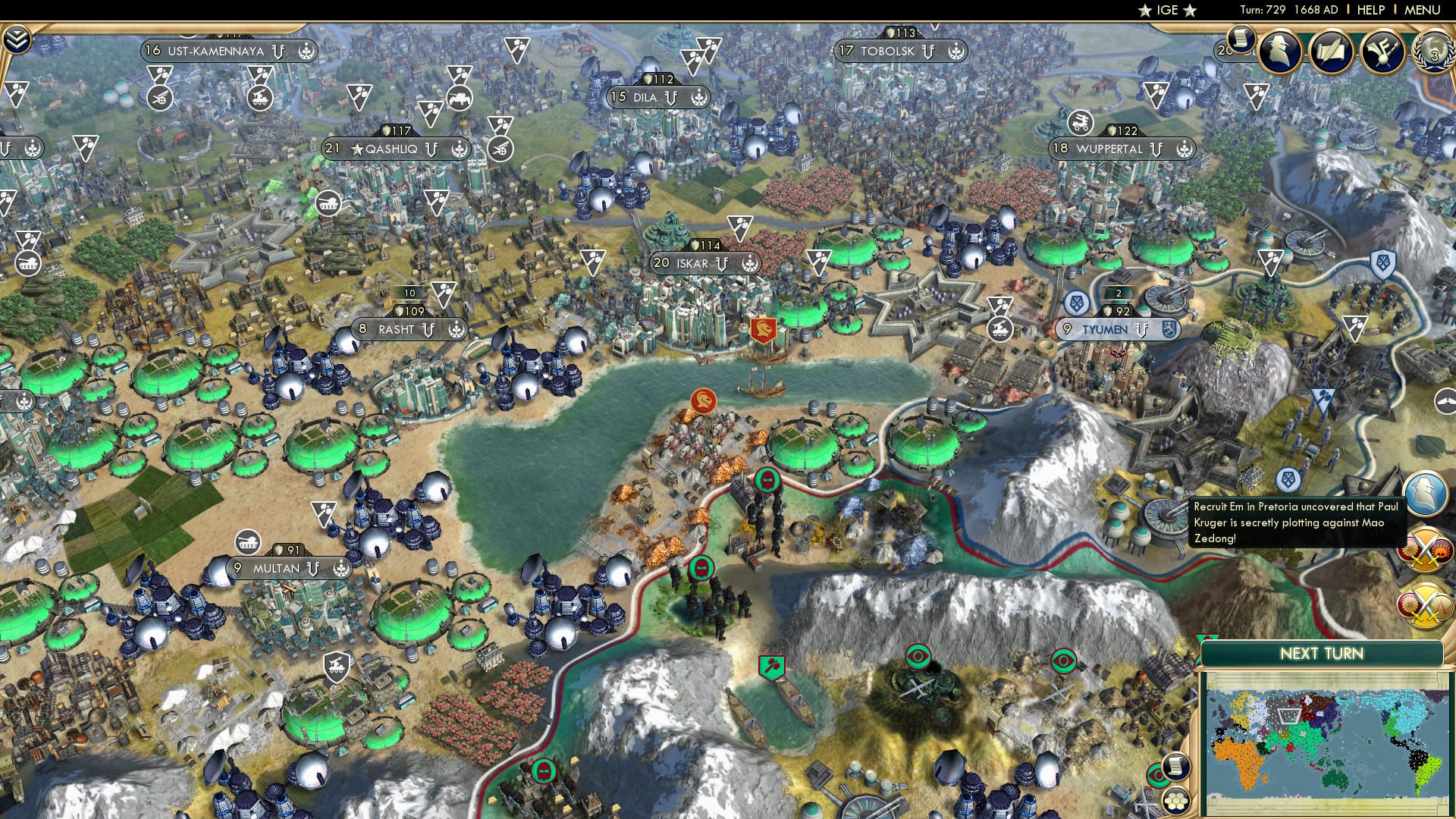Click the blue spy notification icon on right edge

tap(1426, 494)
